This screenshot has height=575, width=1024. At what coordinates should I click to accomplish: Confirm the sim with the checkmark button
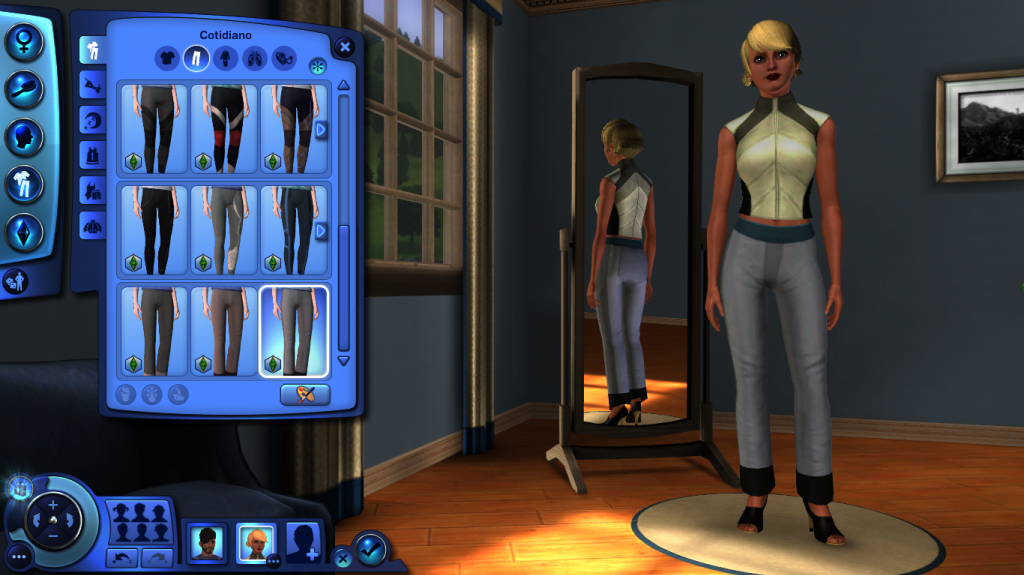click(x=370, y=548)
